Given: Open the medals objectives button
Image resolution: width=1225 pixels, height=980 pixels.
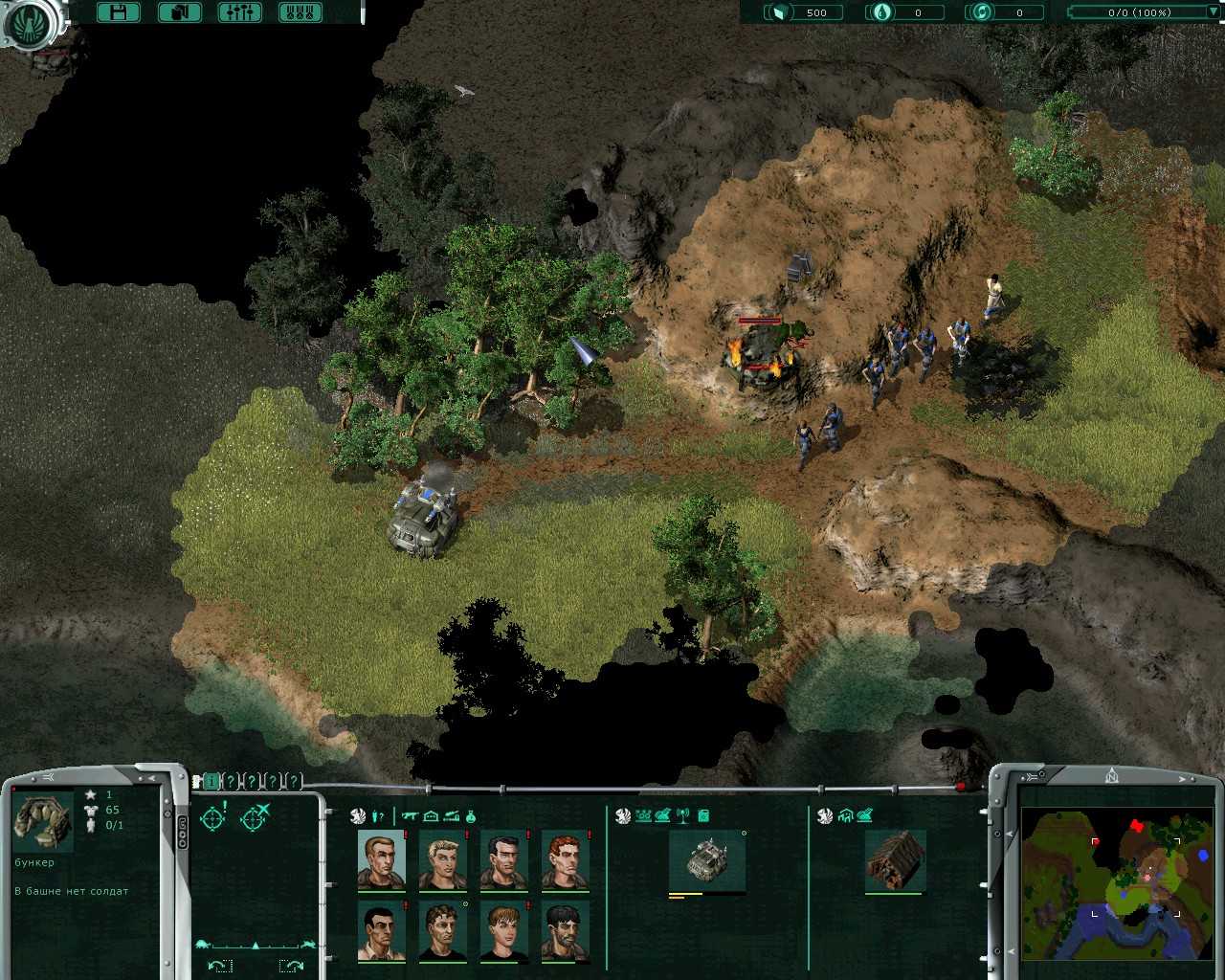Looking at the screenshot, I should [300, 12].
